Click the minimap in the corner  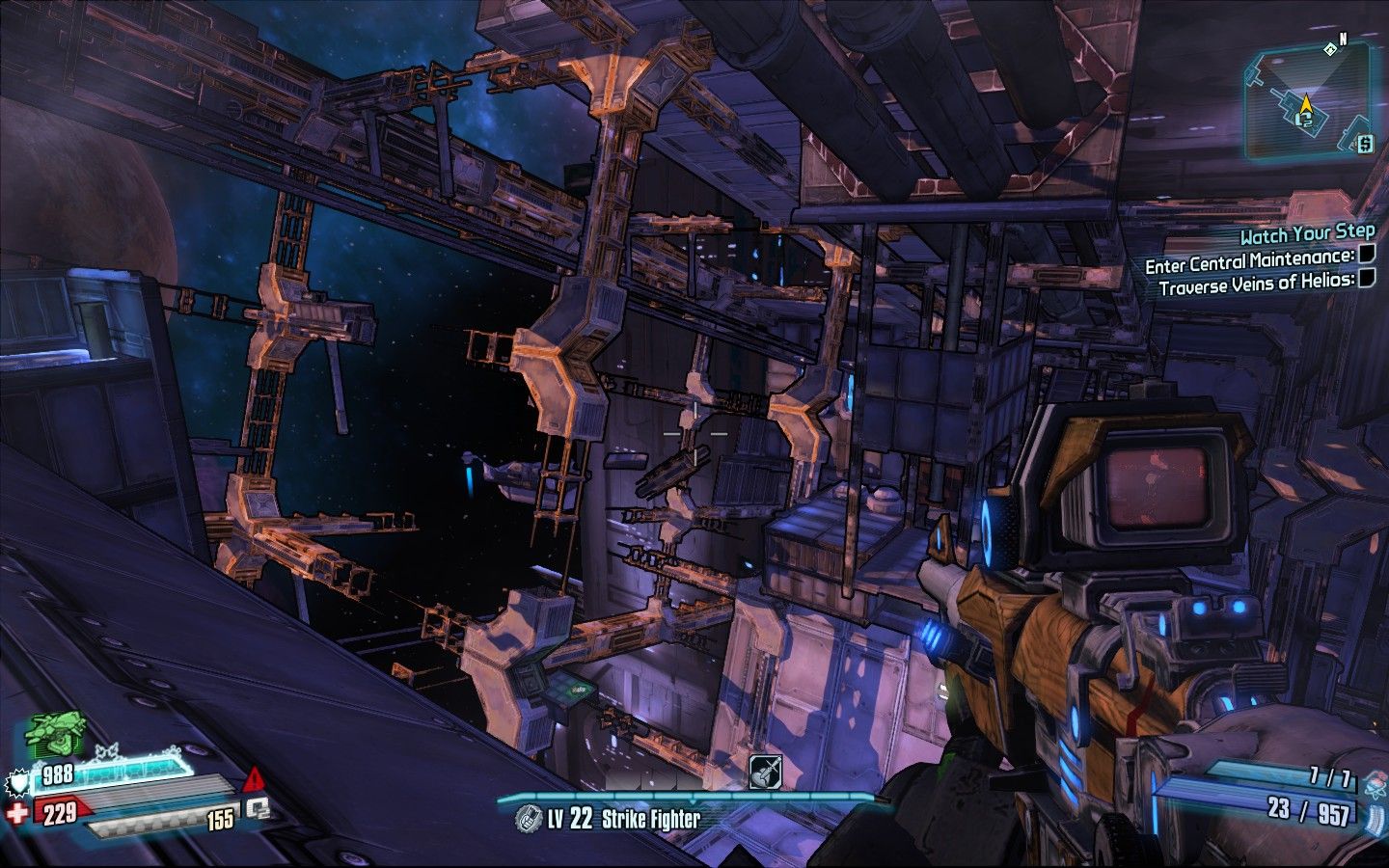click(x=1307, y=104)
